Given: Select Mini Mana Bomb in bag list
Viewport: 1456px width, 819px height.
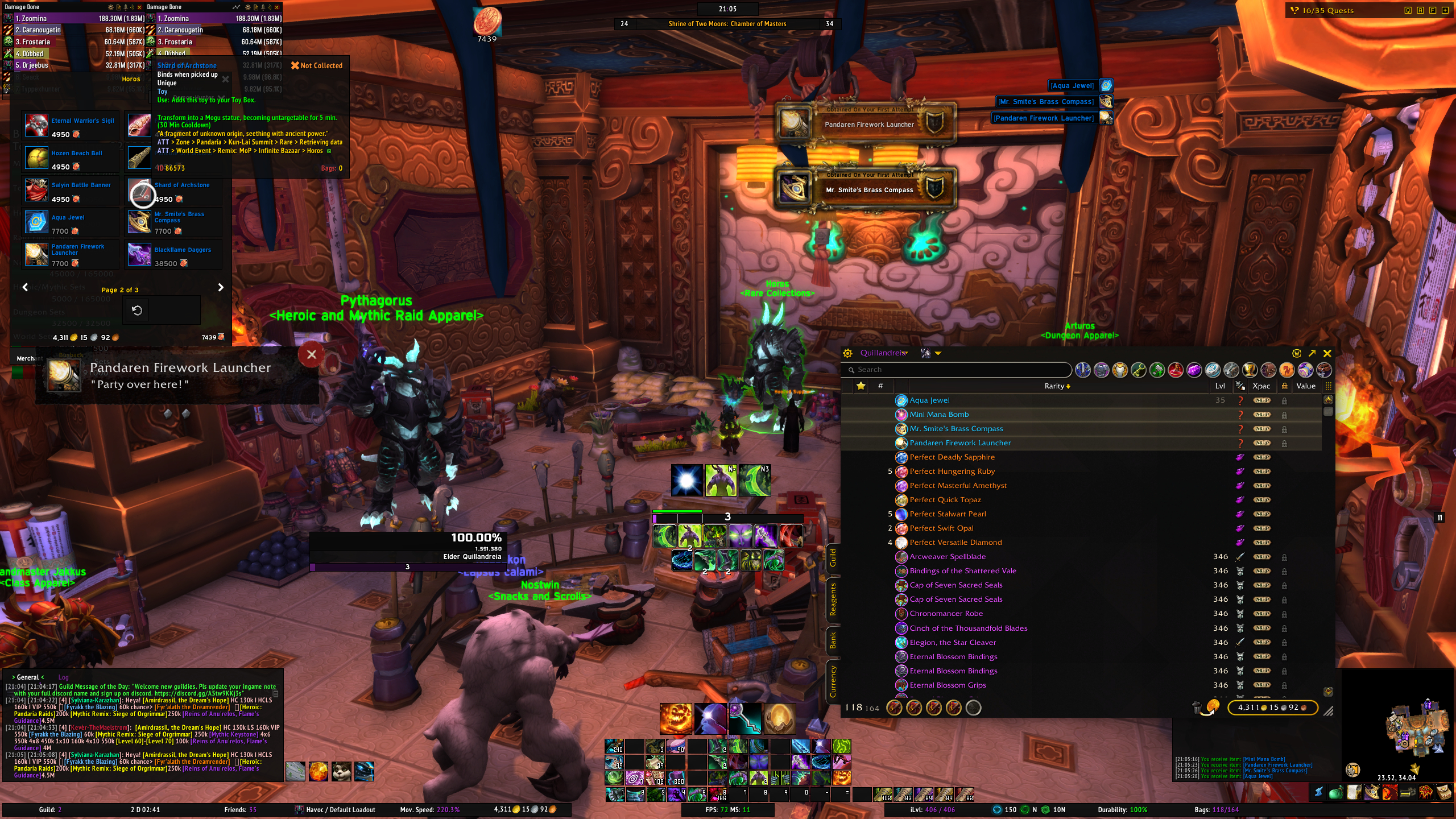Looking at the screenshot, I should pyautogui.click(x=939, y=415).
